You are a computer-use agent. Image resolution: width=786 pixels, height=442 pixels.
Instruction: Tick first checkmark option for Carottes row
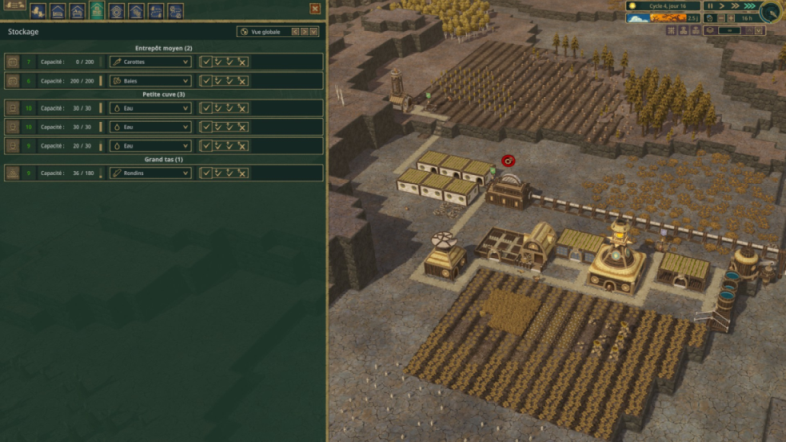point(206,61)
